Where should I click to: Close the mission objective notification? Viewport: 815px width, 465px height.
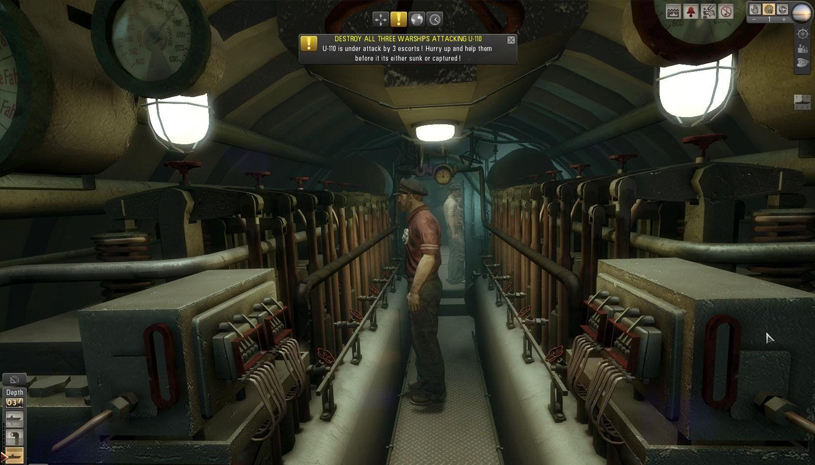511,40
